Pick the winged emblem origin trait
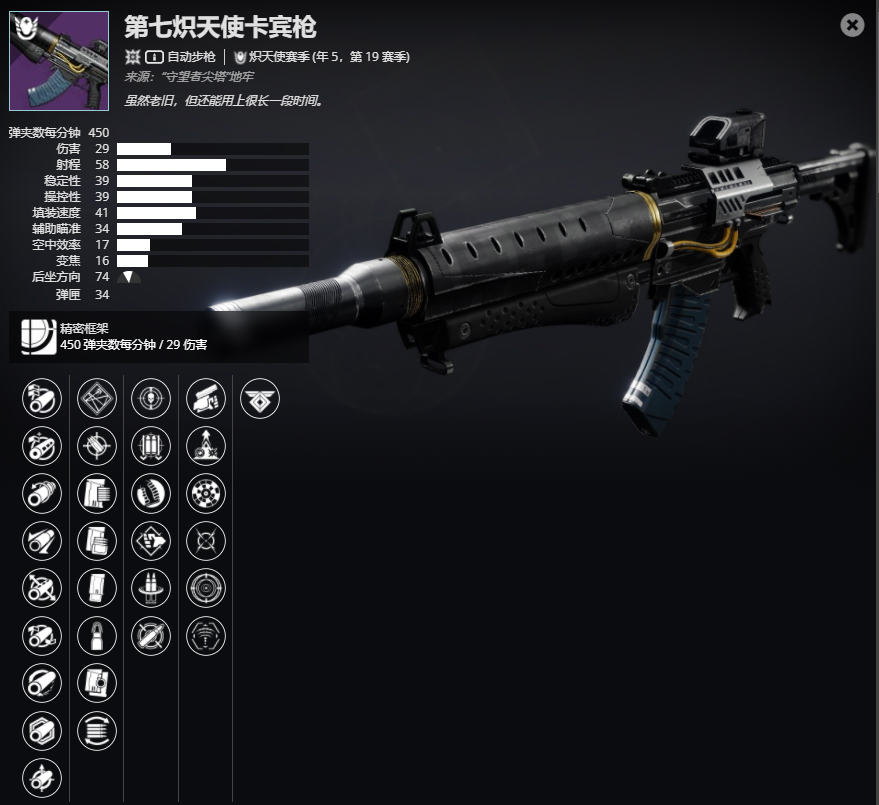 [260, 399]
